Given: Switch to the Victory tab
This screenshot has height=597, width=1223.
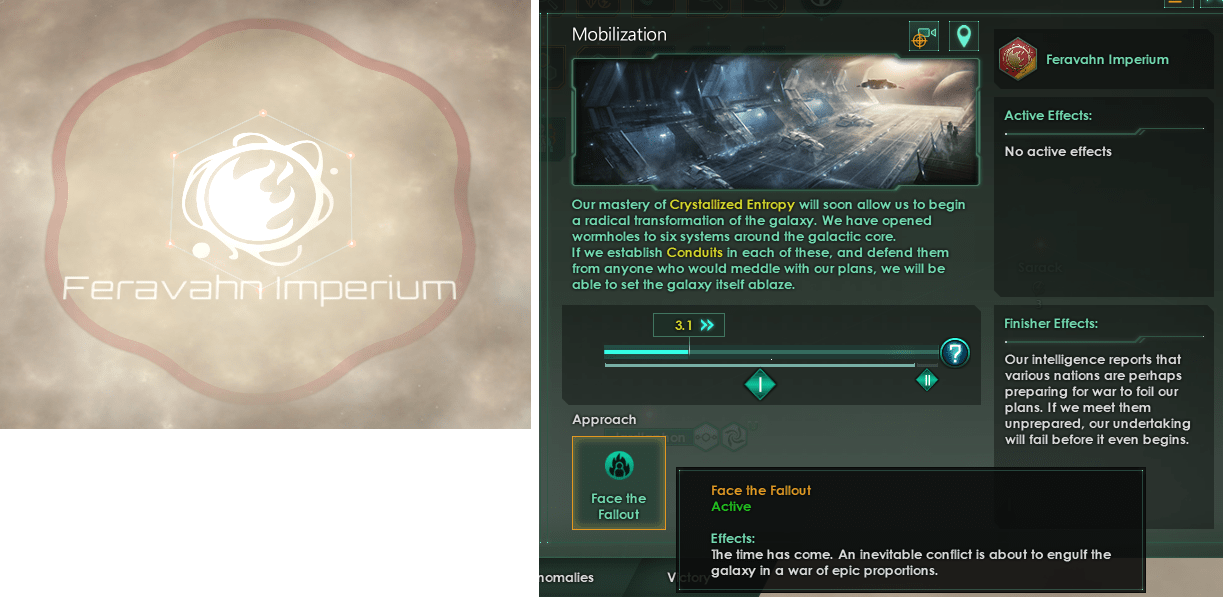Looking at the screenshot, I should point(688,577).
